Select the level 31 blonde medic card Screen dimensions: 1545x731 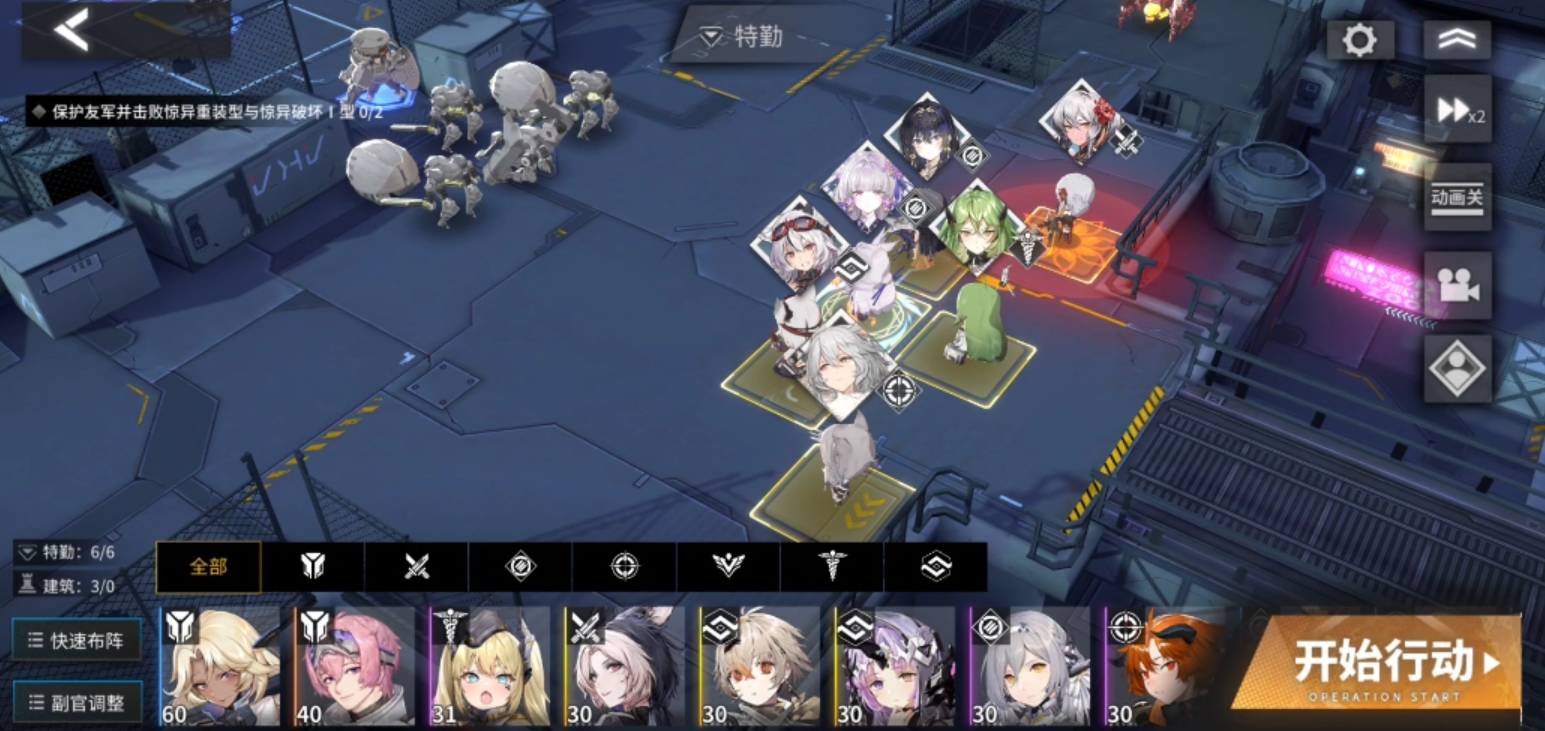coord(490,666)
